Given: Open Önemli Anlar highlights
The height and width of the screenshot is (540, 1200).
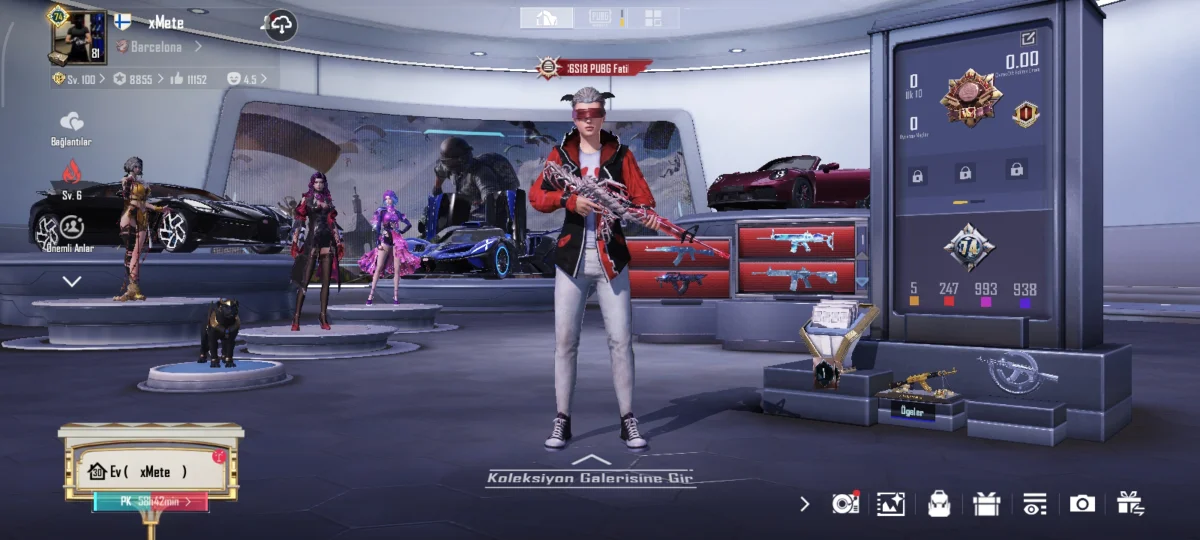Looking at the screenshot, I should point(71,234).
